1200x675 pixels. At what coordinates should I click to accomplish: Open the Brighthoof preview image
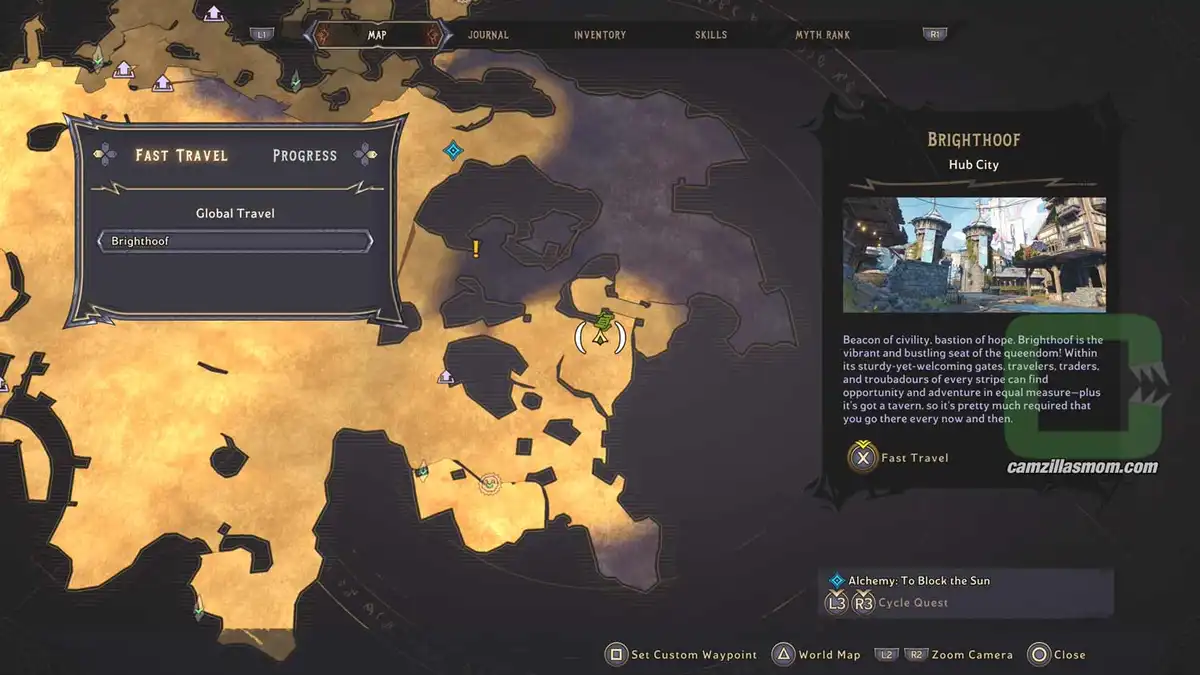pos(974,254)
